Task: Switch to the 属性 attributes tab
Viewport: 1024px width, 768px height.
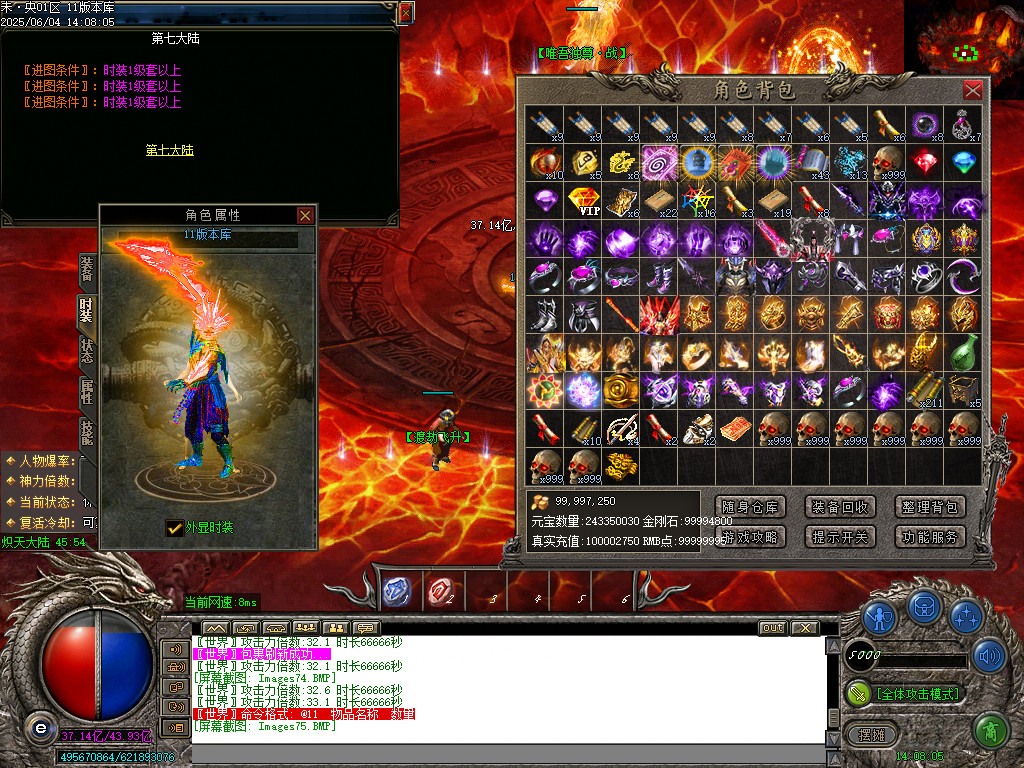Action: click(87, 391)
